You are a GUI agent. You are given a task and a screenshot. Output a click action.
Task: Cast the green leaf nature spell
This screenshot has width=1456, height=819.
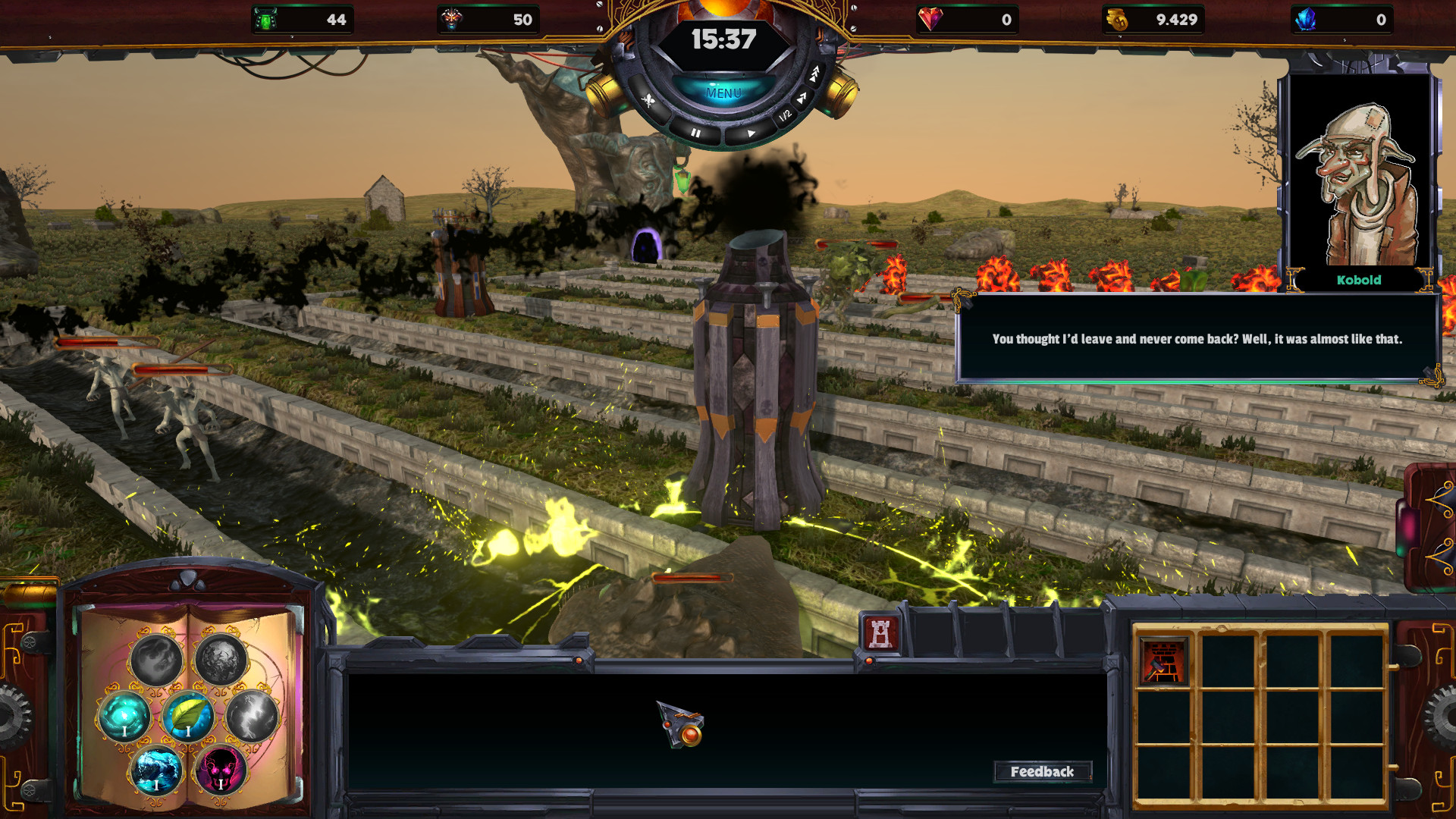[188, 716]
